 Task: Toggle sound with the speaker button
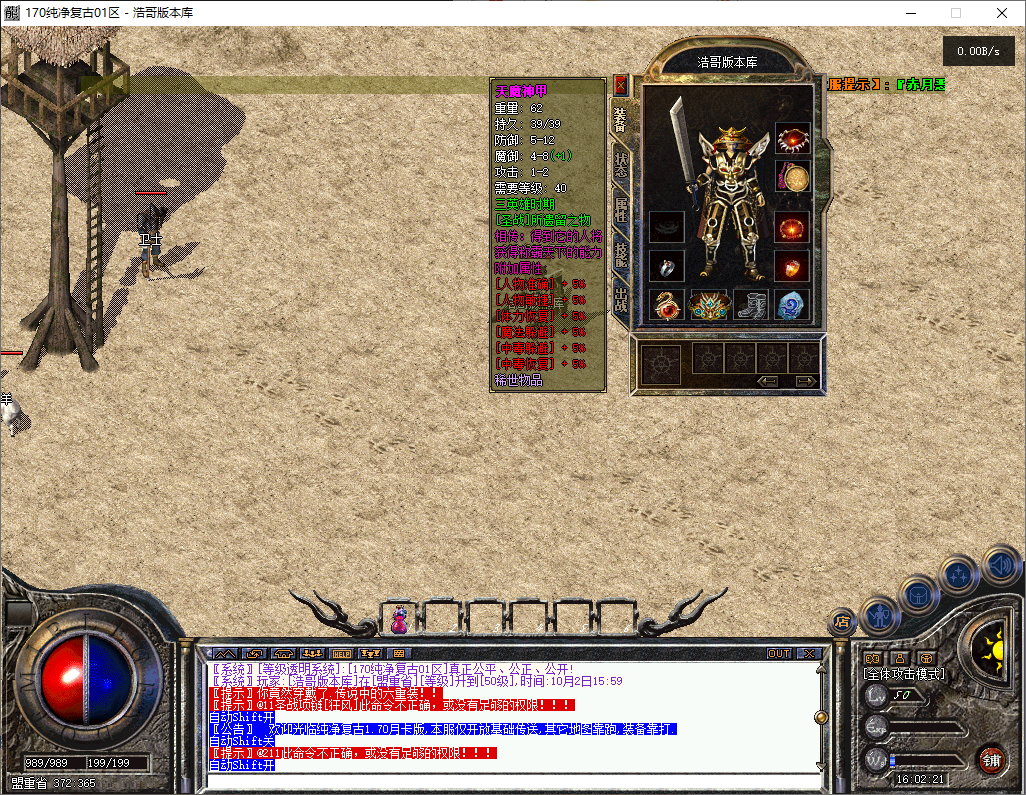click(x=1001, y=564)
